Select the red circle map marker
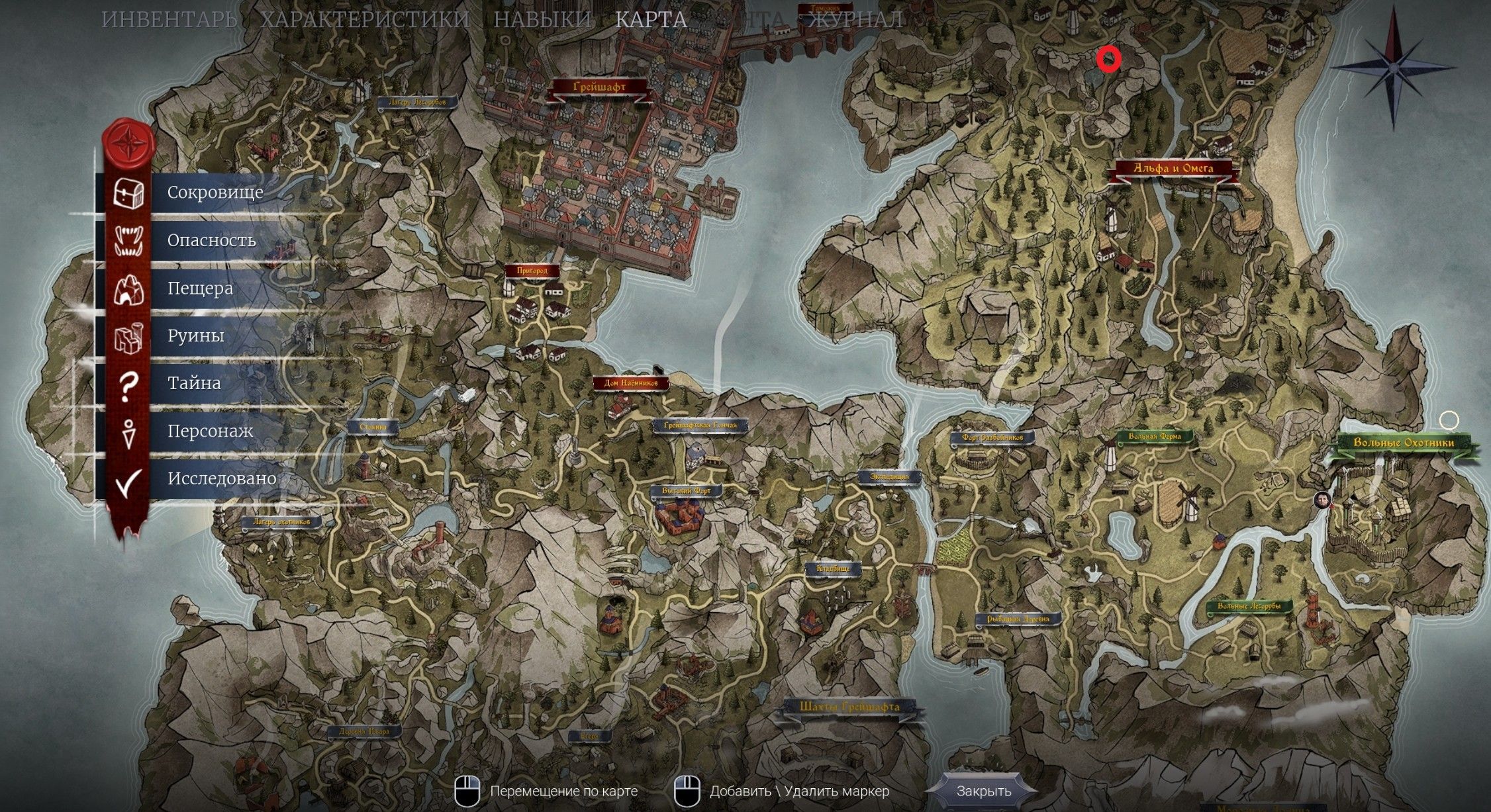The image size is (1491, 812). (1108, 60)
